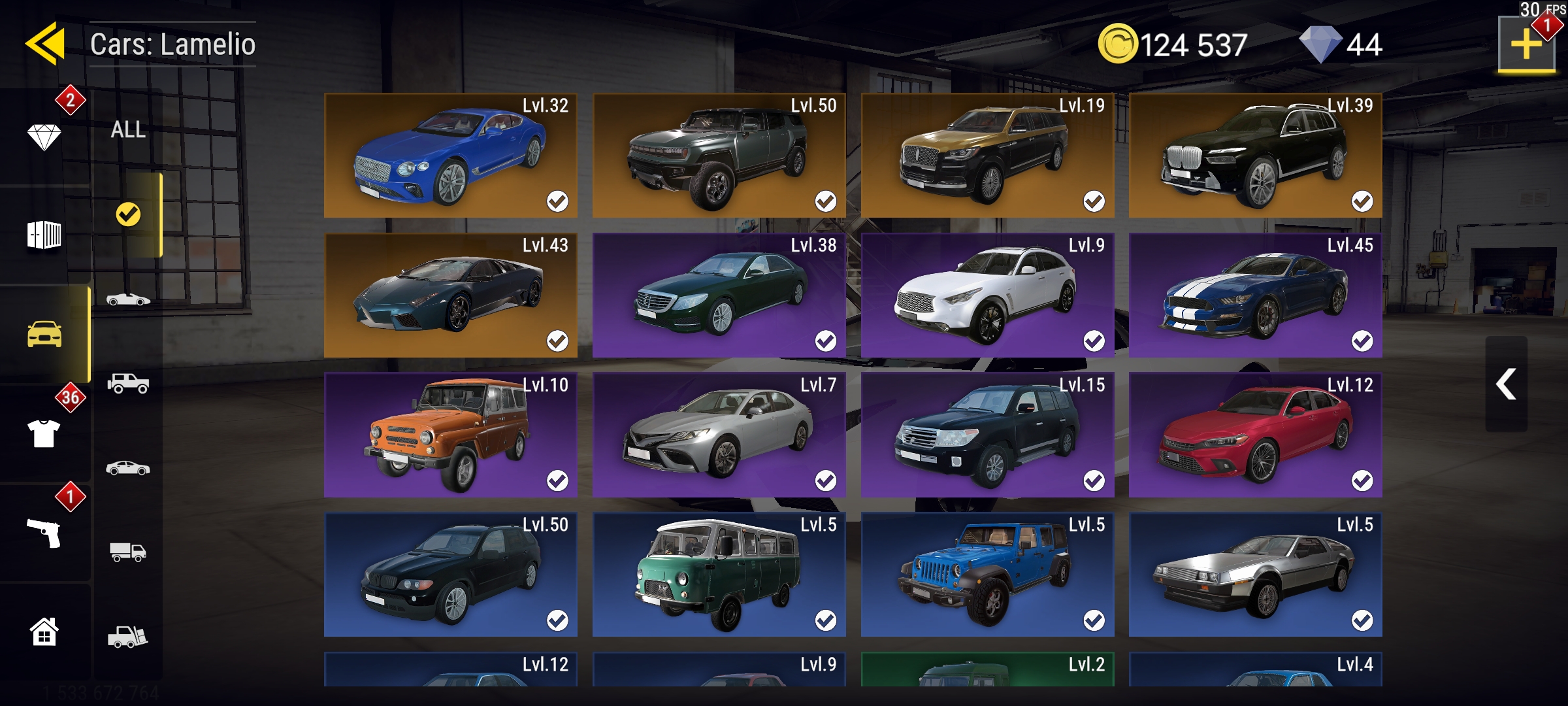The width and height of the screenshot is (1568, 706).
Task: Open the diamond premium category
Action: pos(44,137)
